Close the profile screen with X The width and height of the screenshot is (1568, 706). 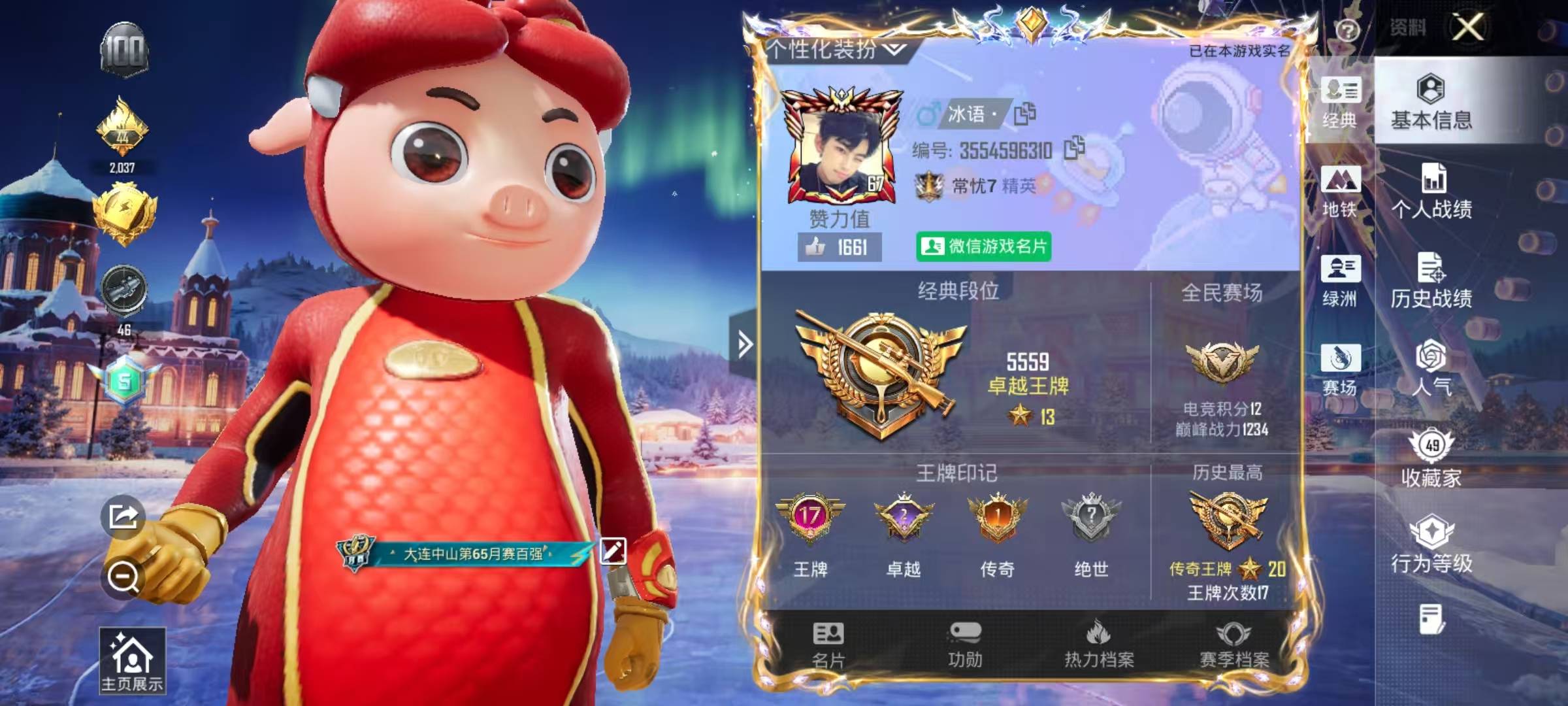[x=1467, y=27]
